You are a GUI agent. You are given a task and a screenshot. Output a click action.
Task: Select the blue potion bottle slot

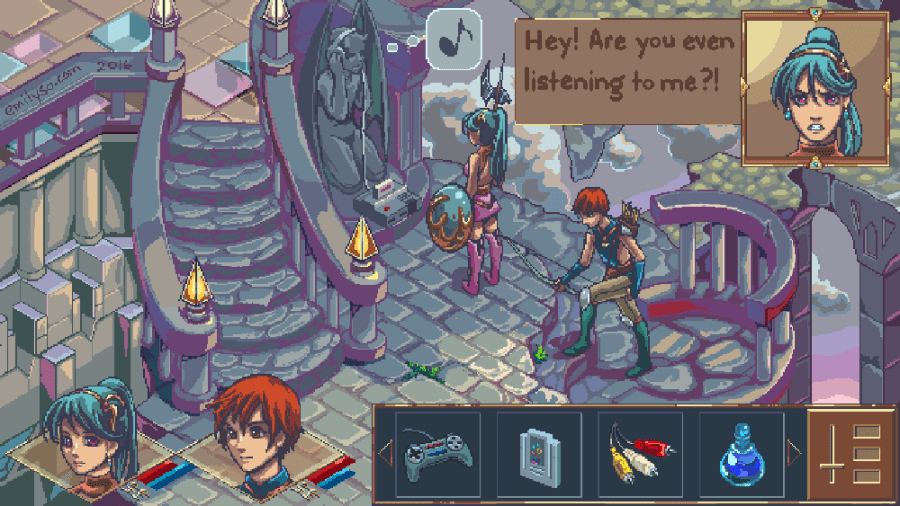(741, 455)
